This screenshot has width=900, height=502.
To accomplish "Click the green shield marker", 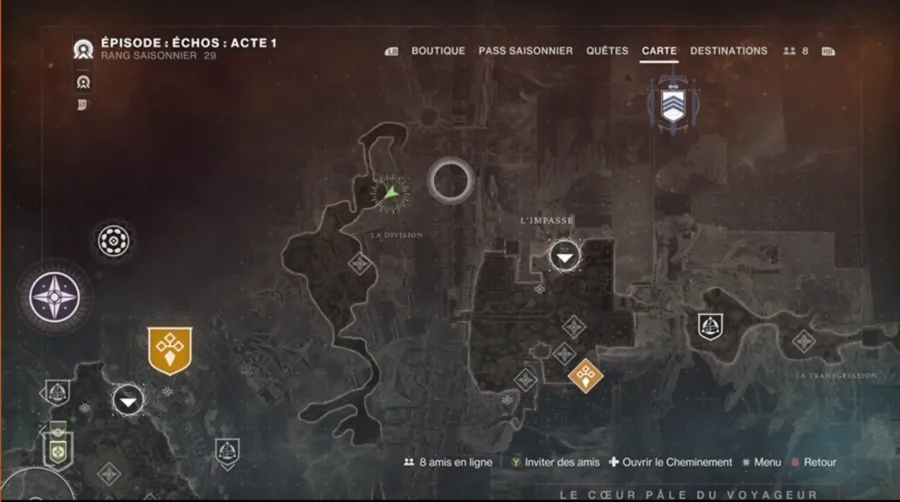I will (x=58, y=448).
